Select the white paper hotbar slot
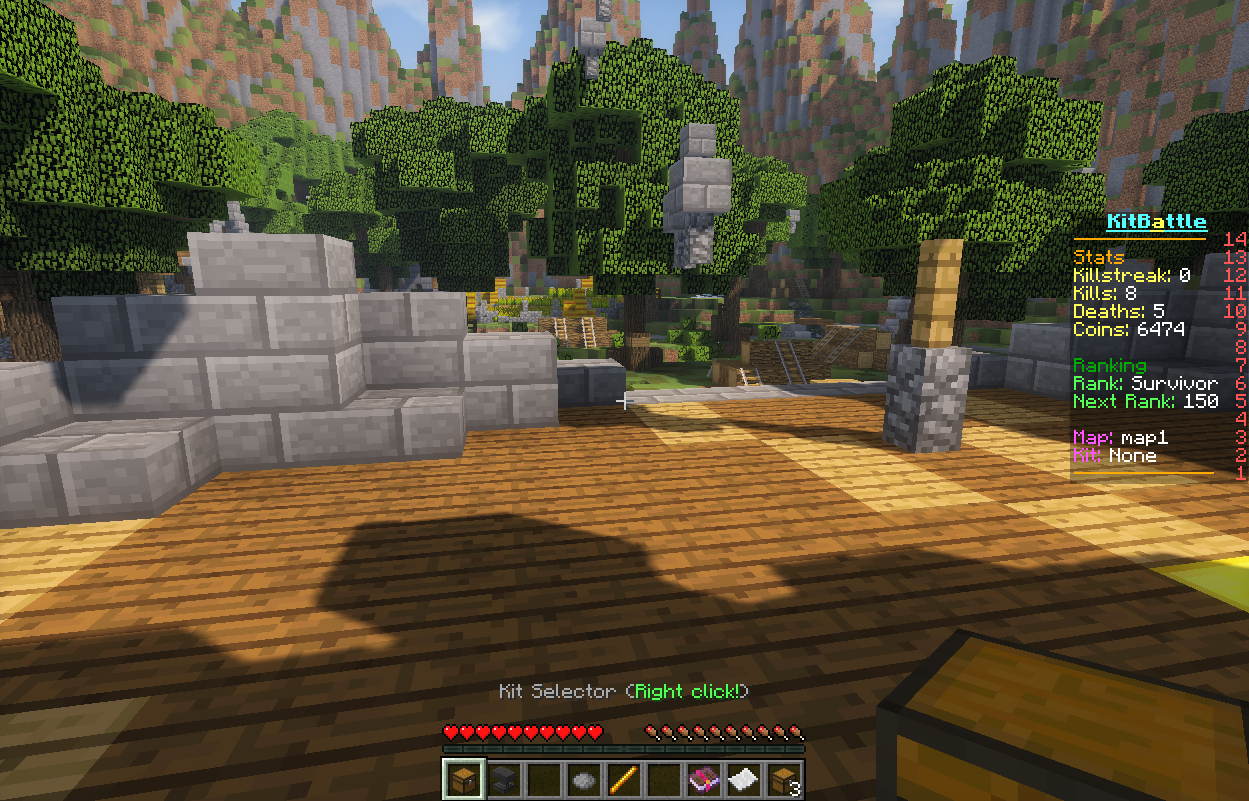 (743, 778)
